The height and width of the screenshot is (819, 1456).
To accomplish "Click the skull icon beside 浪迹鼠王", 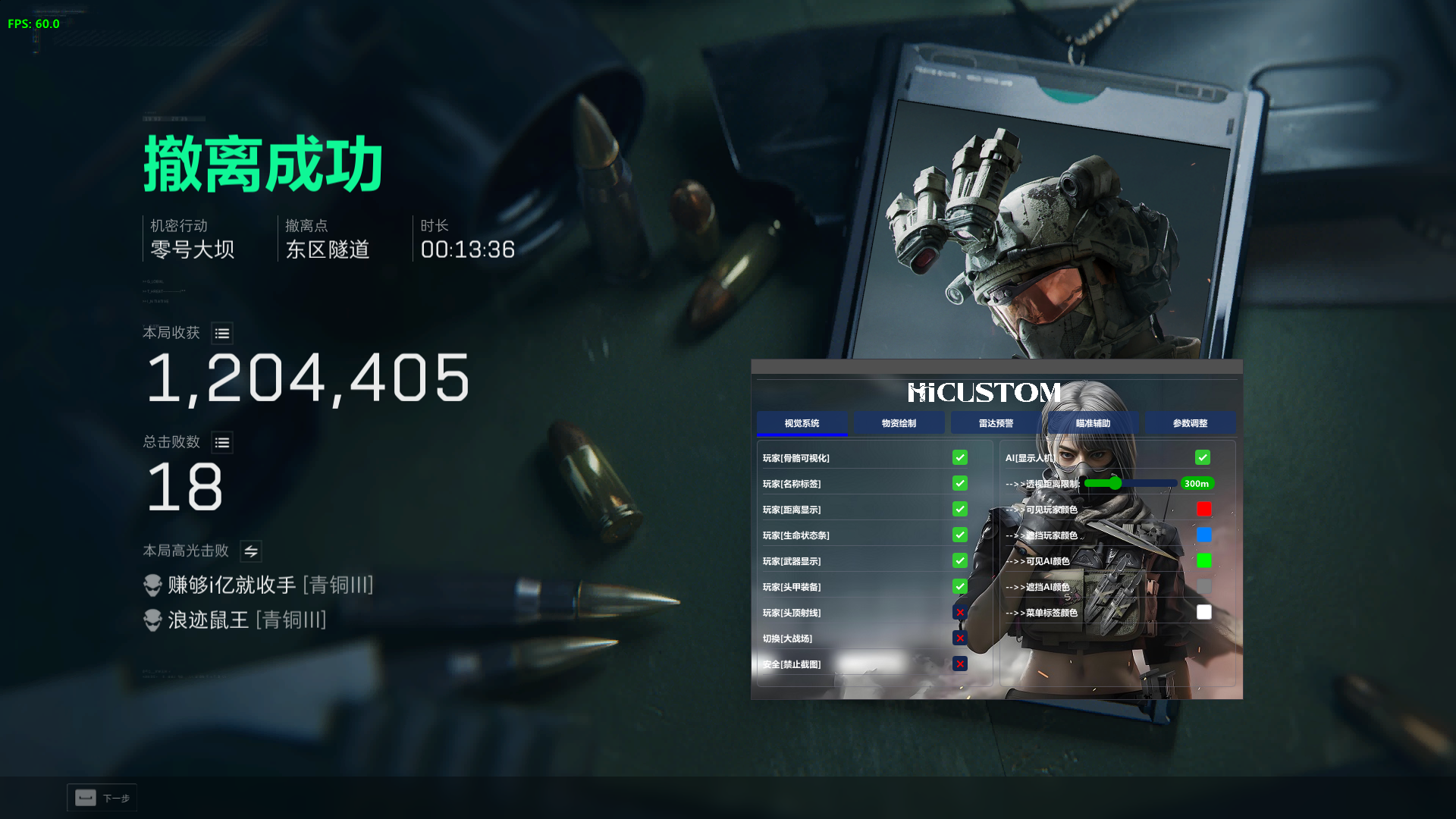I will (x=152, y=620).
